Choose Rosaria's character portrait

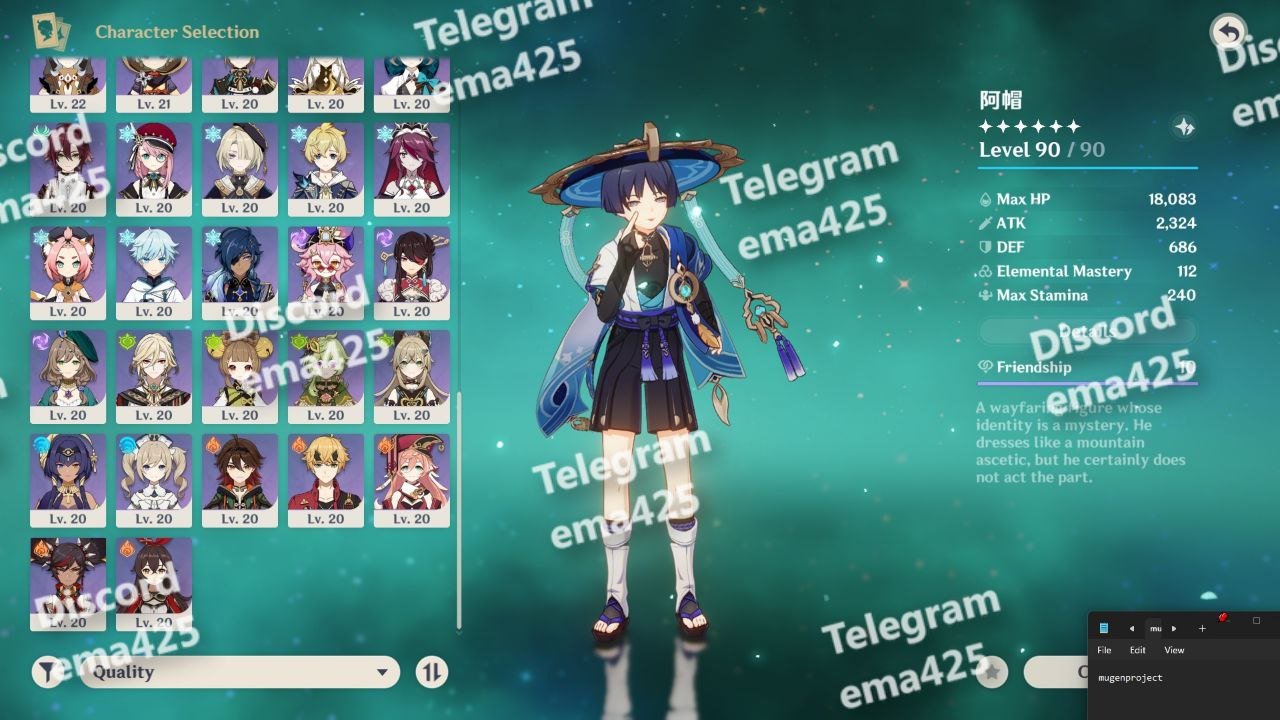click(412, 162)
